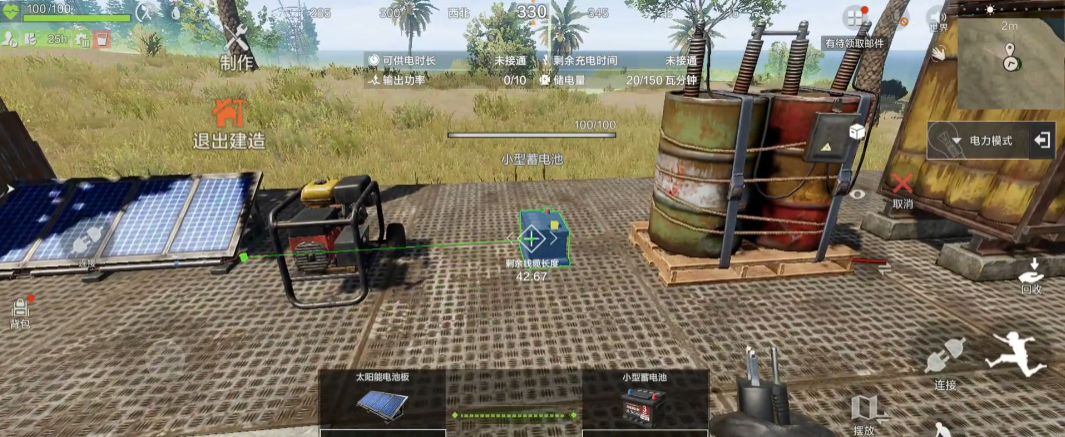Image resolution: width=1065 pixels, height=437 pixels.
Task: Switch to 摆放 placement mode
Action: 865,411
